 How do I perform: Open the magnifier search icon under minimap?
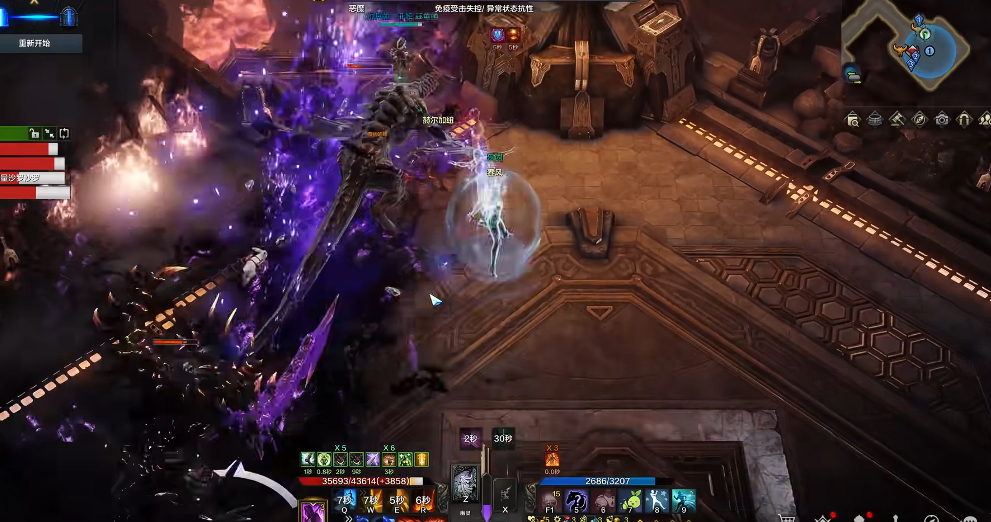click(x=852, y=120)
